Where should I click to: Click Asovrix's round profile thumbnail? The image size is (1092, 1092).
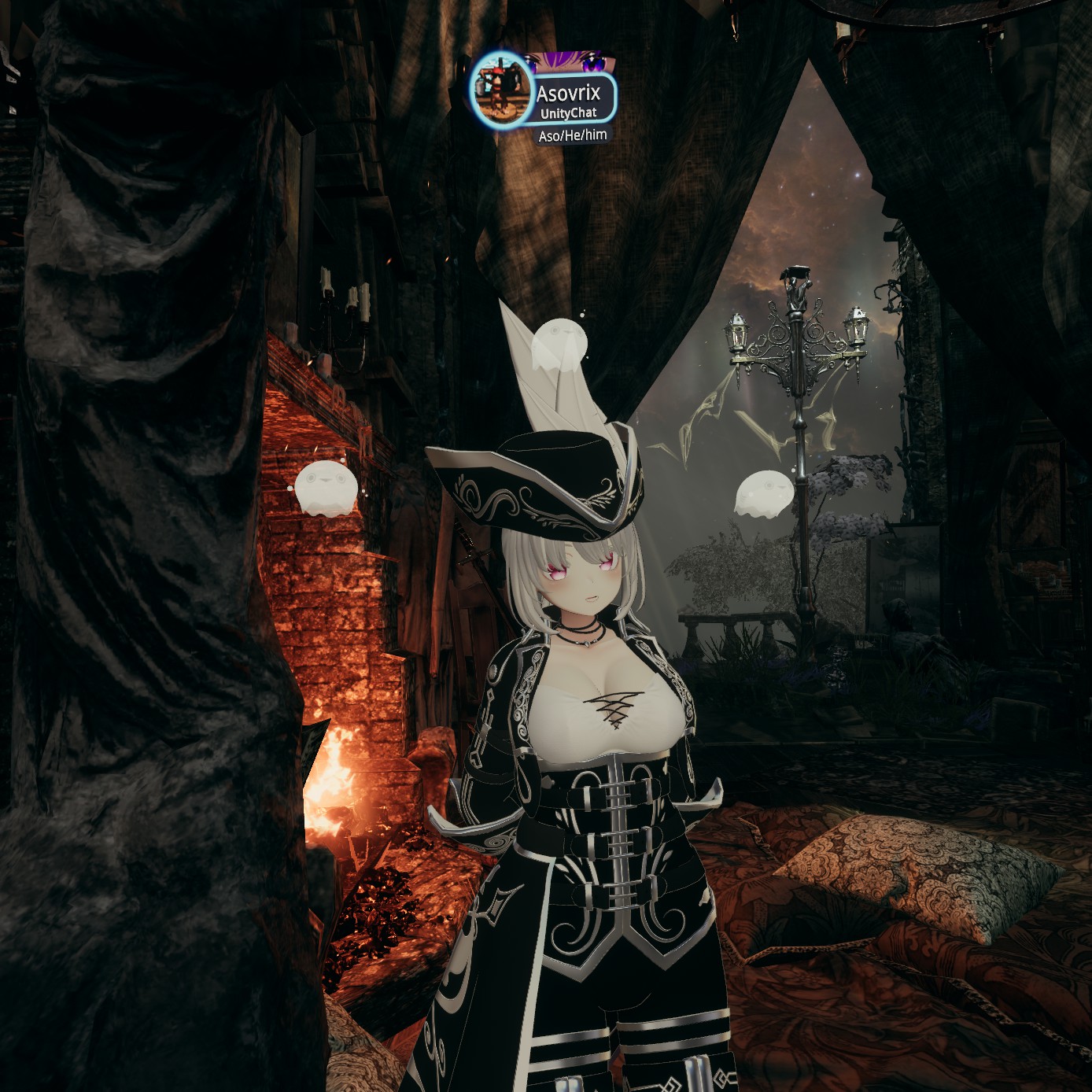click(x=501, y=90)
